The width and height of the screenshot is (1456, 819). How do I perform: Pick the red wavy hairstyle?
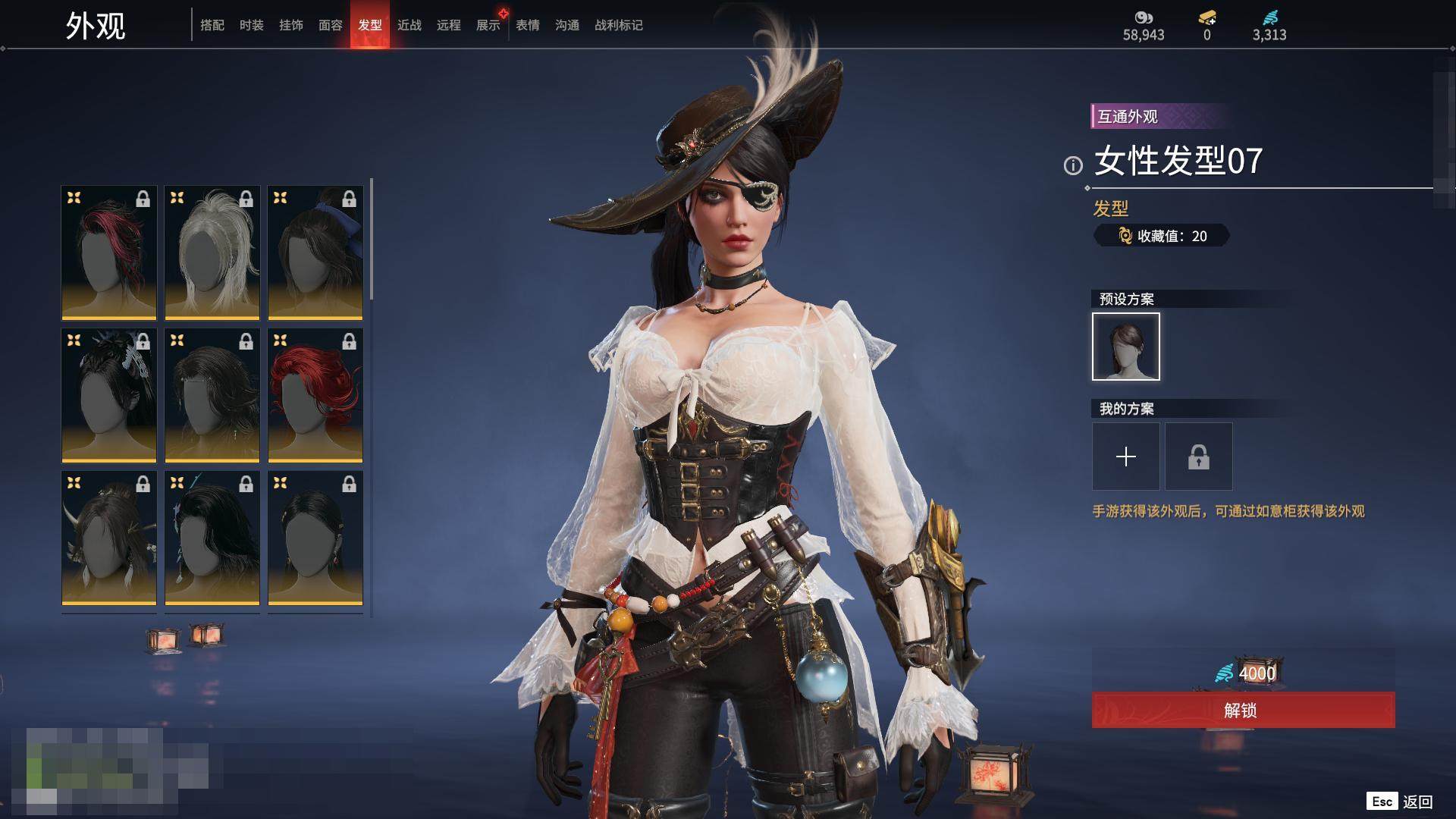[315, 395]
